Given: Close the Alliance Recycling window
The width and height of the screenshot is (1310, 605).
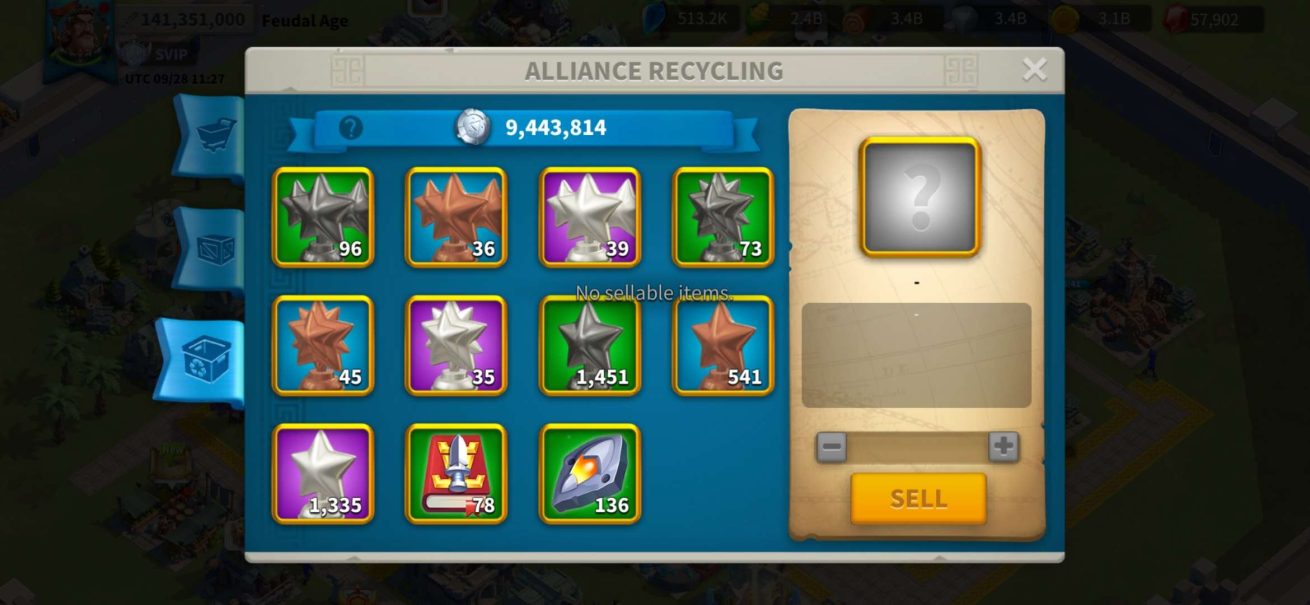Looking at the screenshot, I should tap(1034, 69).
